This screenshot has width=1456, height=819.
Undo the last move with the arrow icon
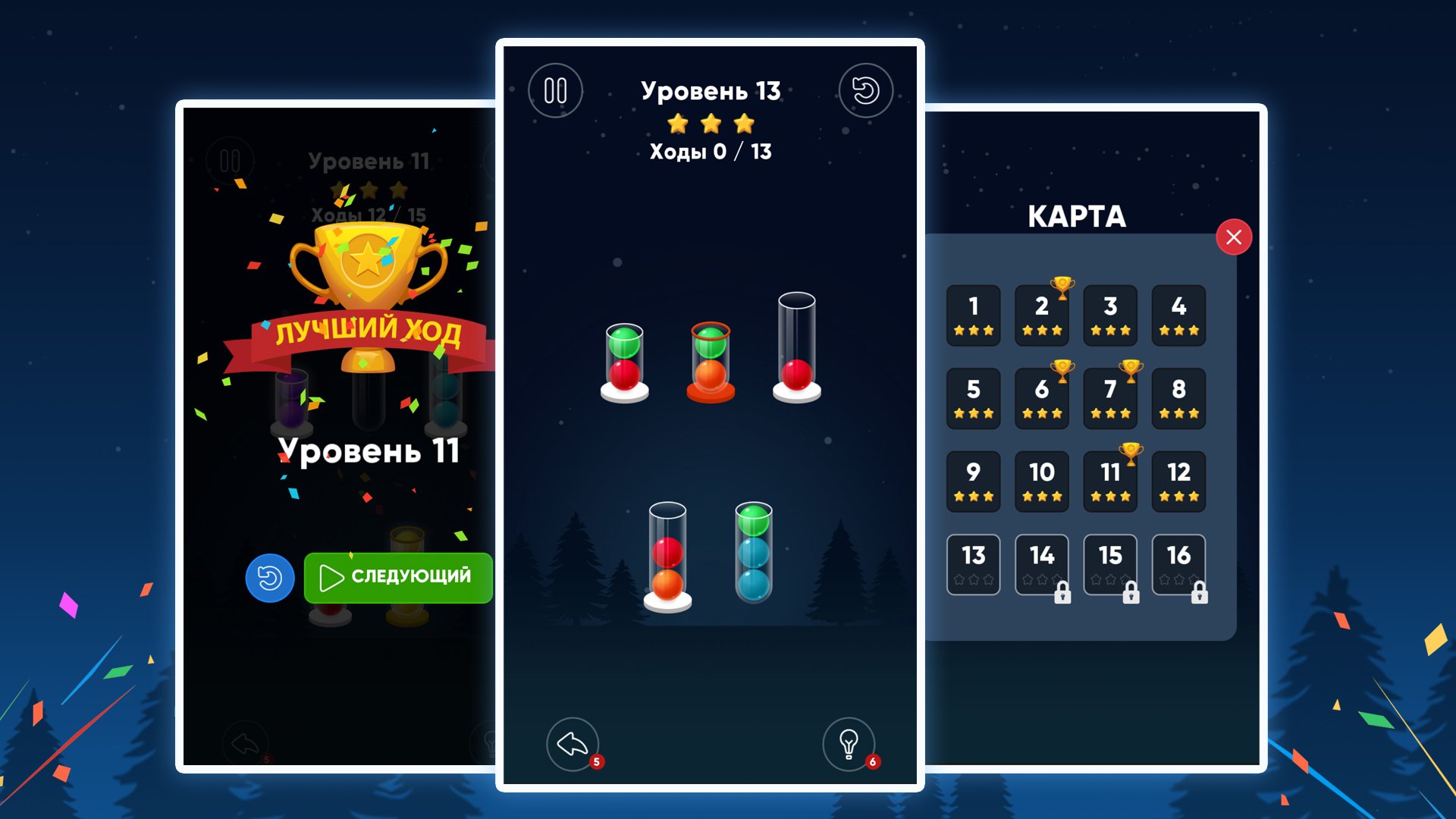573,745
